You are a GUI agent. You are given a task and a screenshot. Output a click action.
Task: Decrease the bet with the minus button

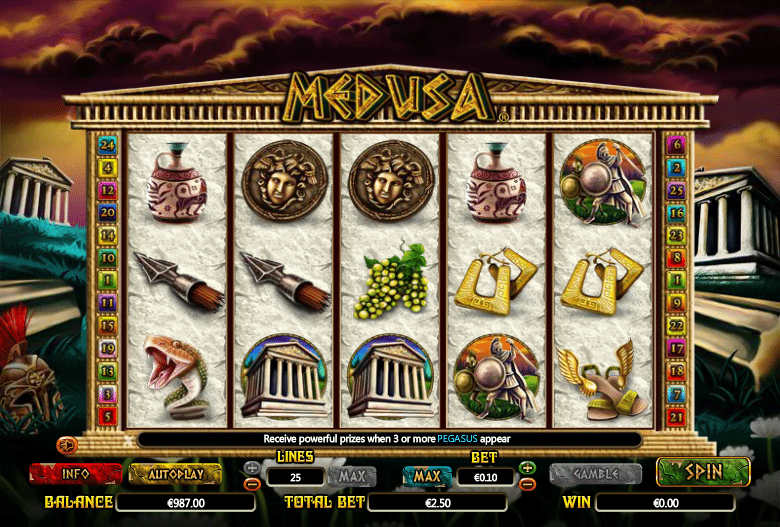point(528,484)
